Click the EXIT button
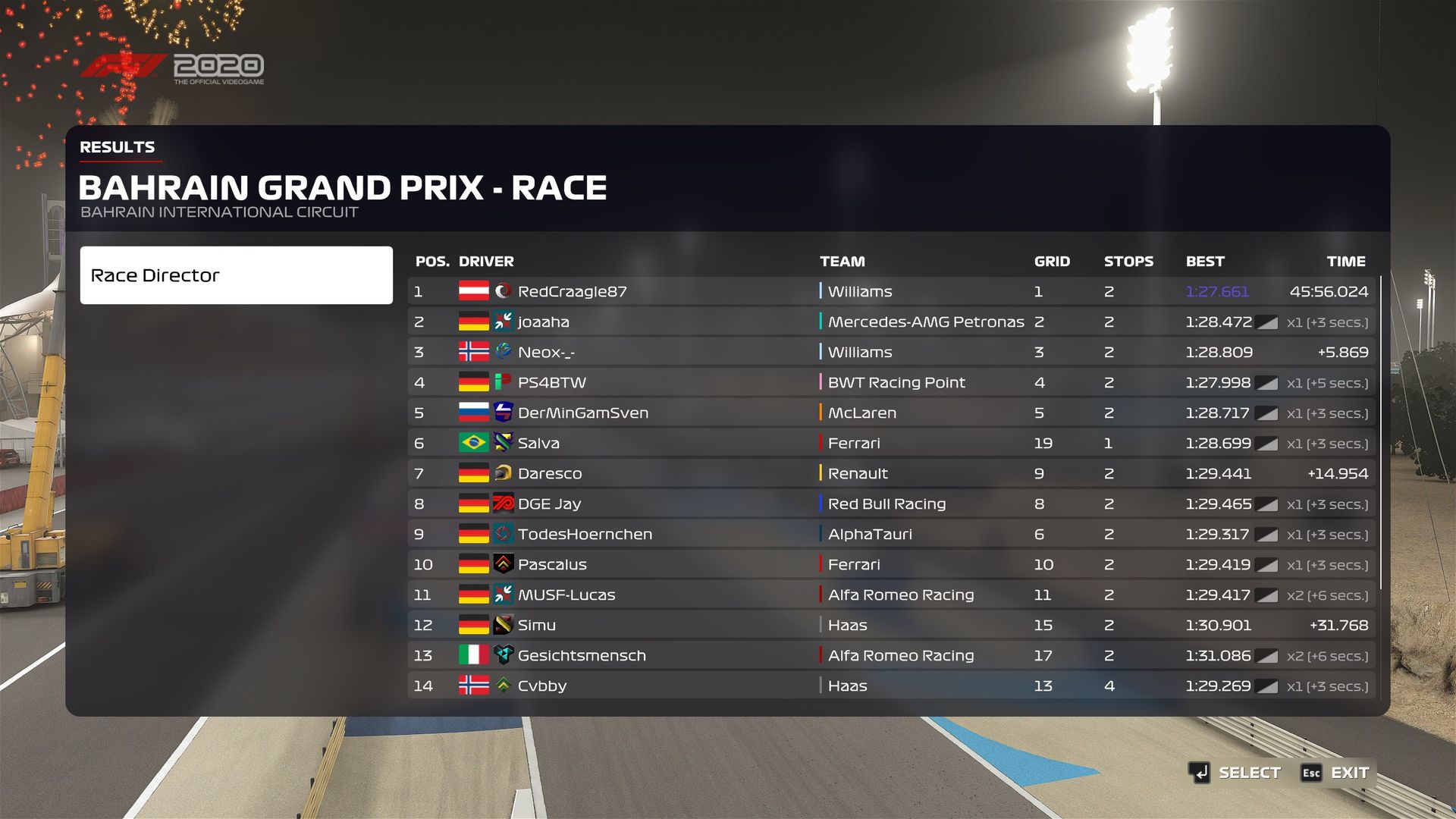 click(1336, 773)
